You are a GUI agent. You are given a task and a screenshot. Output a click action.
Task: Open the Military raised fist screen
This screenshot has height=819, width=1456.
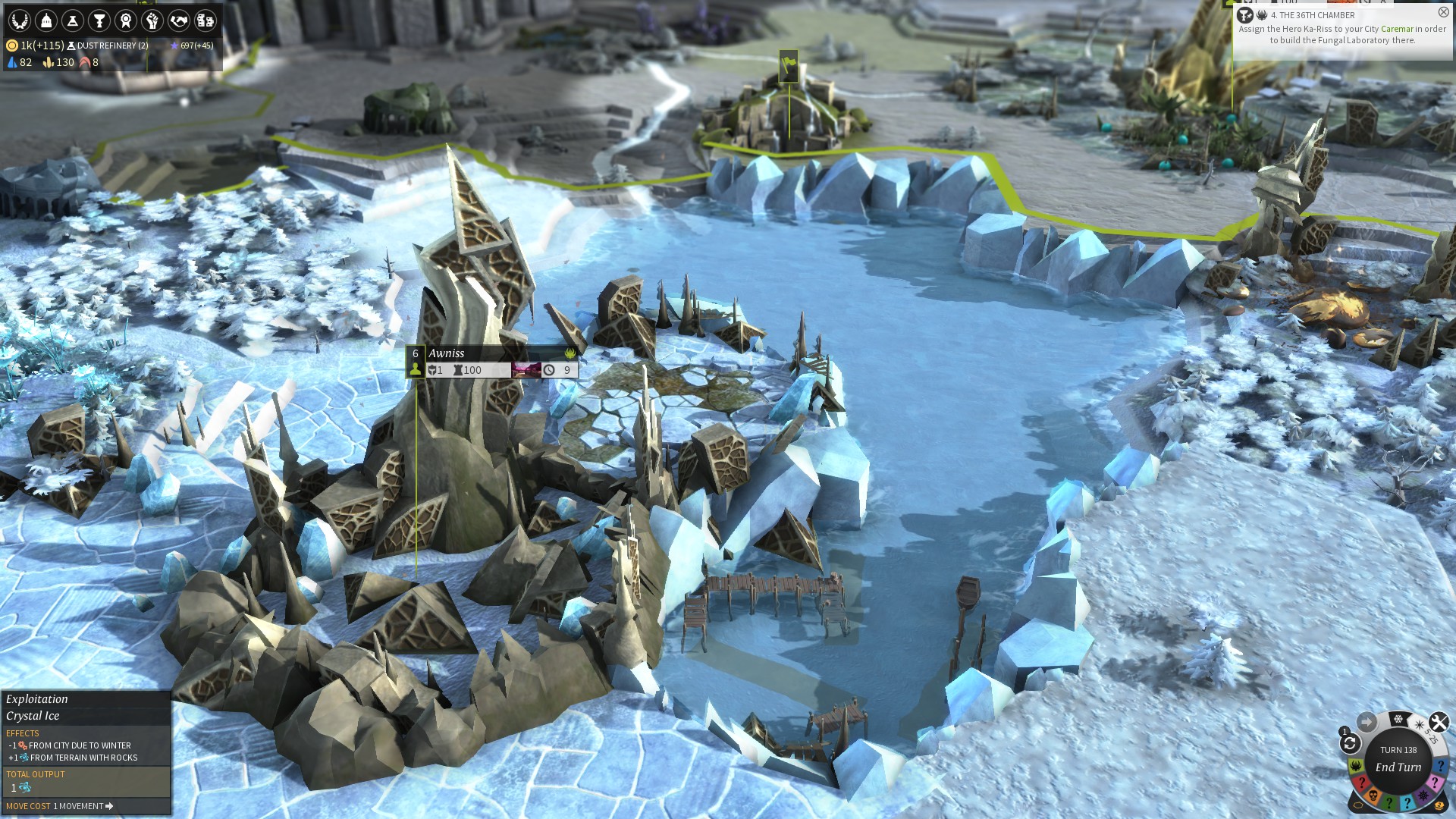(x=152, y=20)
